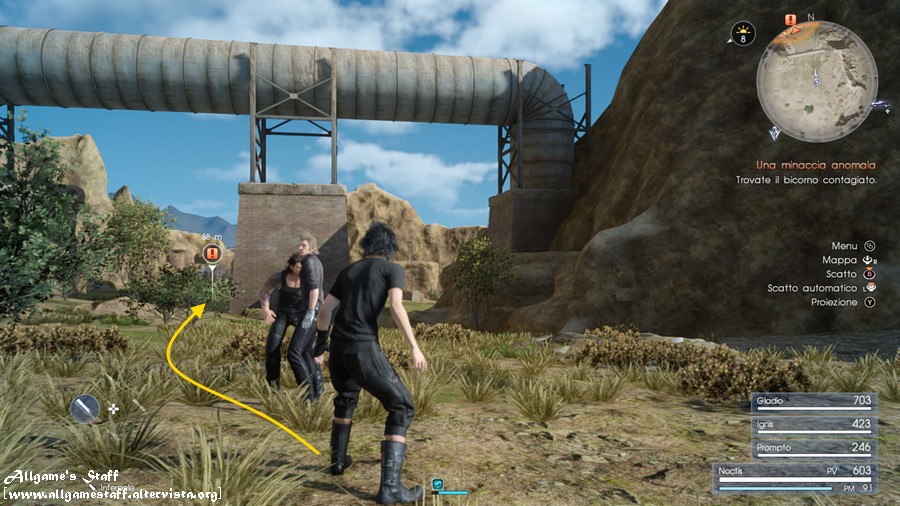Image resolution: width=900 pixels, height=506 pixels.
Task: Select Prompto's party status row
Action: (x=813, y=449)
